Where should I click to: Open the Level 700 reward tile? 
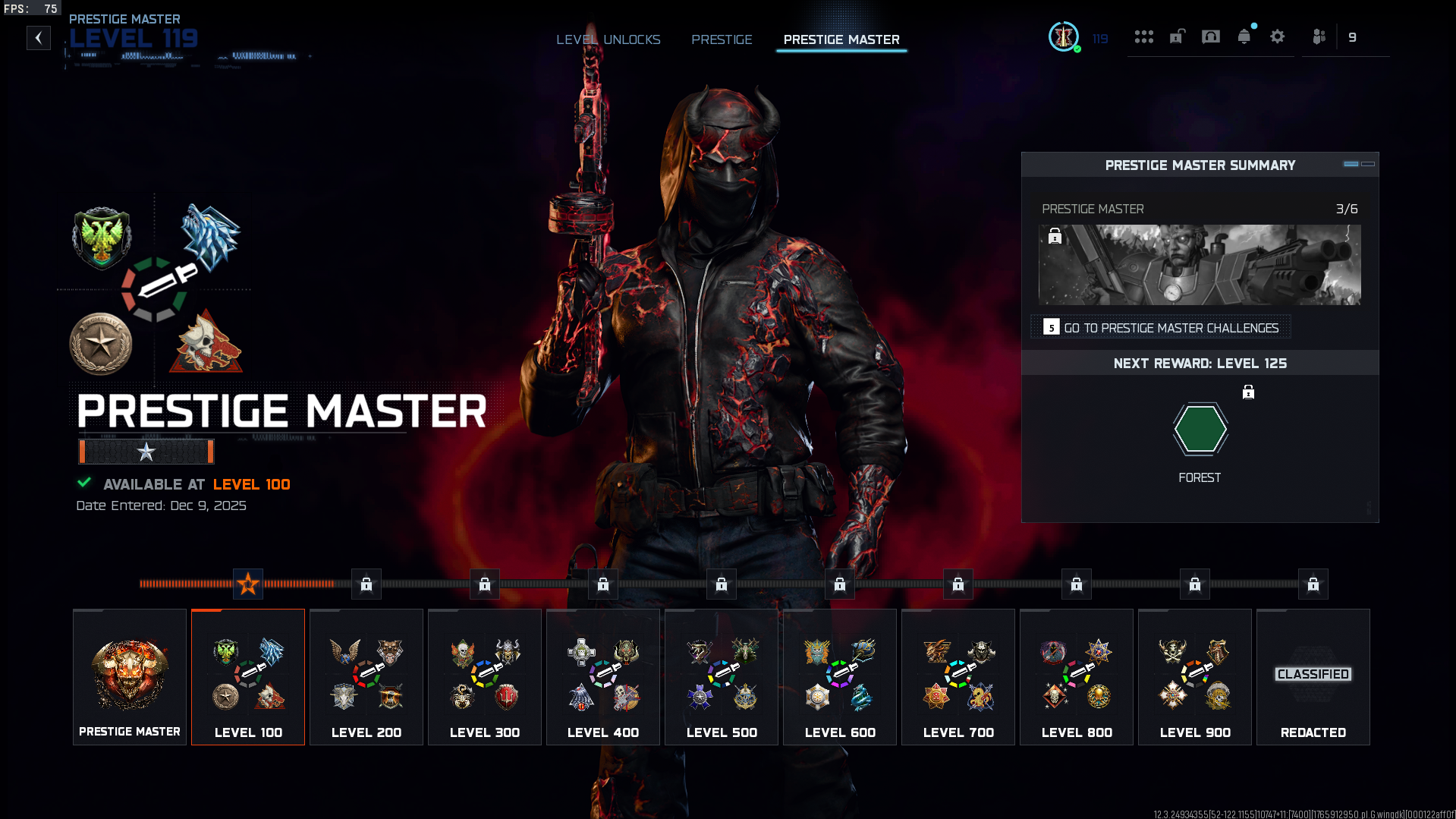coord(958,677)
